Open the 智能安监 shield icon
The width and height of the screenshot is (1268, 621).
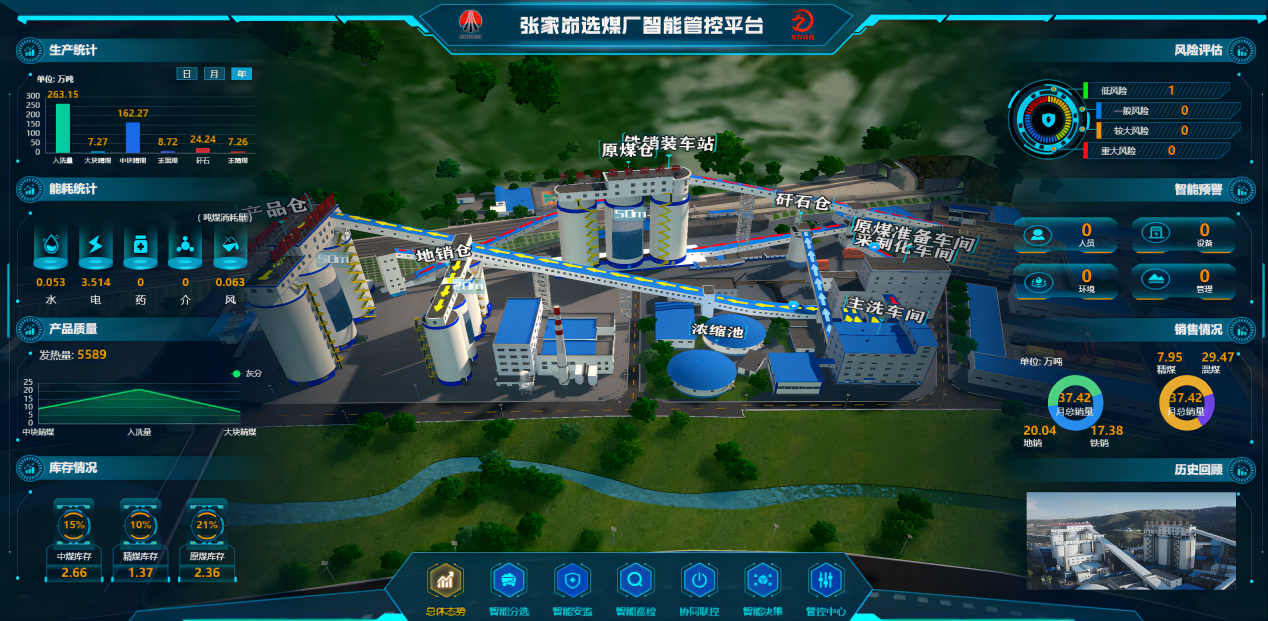click(x=572, y=580)
